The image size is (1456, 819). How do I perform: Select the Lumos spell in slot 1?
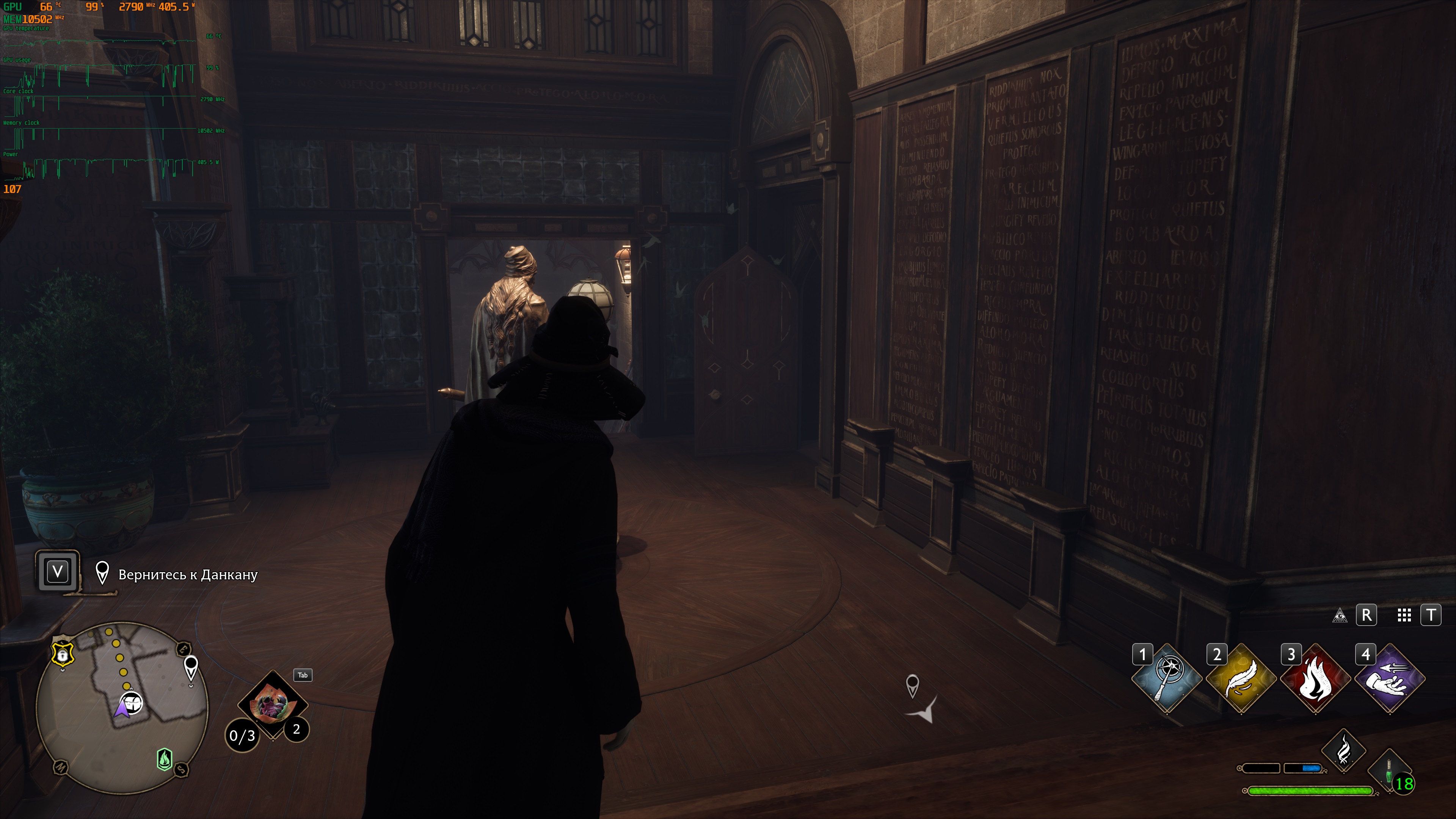point(1167,678)
